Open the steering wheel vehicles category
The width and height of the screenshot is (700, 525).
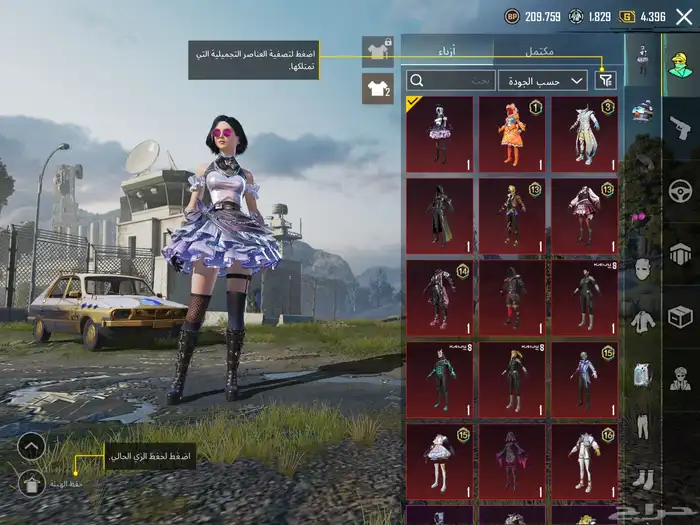[681, 190]
